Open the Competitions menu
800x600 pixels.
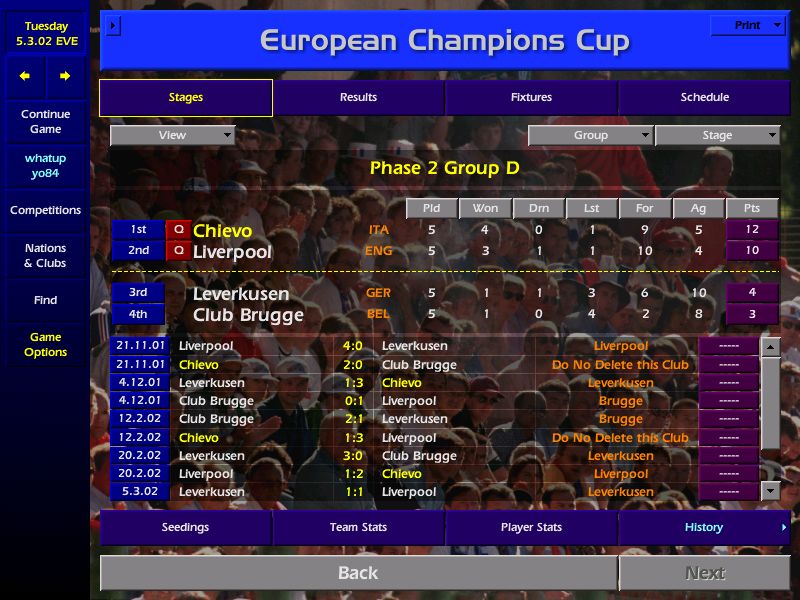(45, 210)
